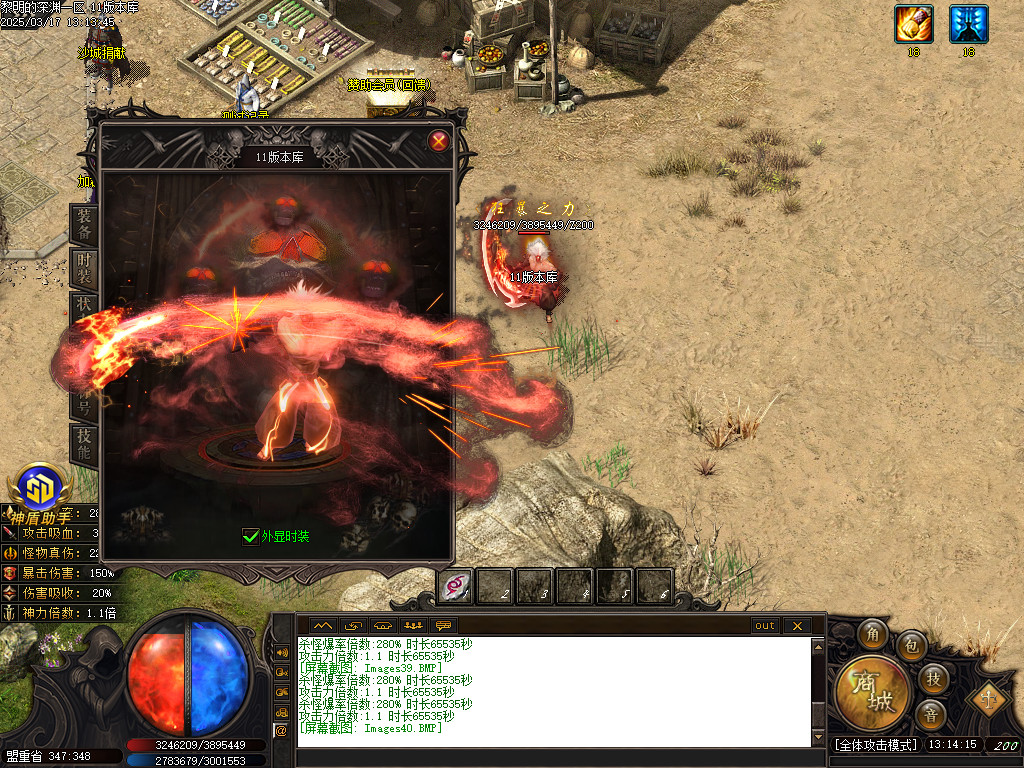Image resolution: width=1024 pixels, height=768 pixels.
Task: Use the item in hotbar slot 1
Action: click(x=455, y=586)
